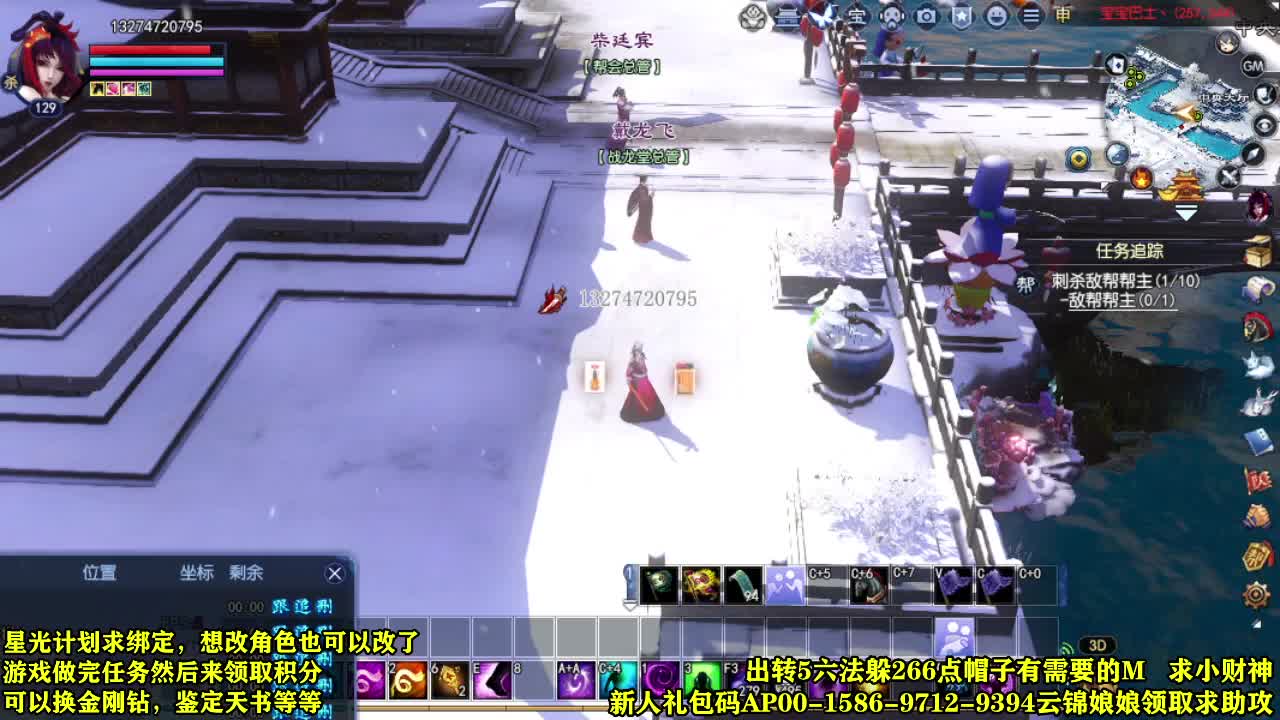
Task: Open the smiley emote menu
Action: pyautogui.click(x=997, y=15)
